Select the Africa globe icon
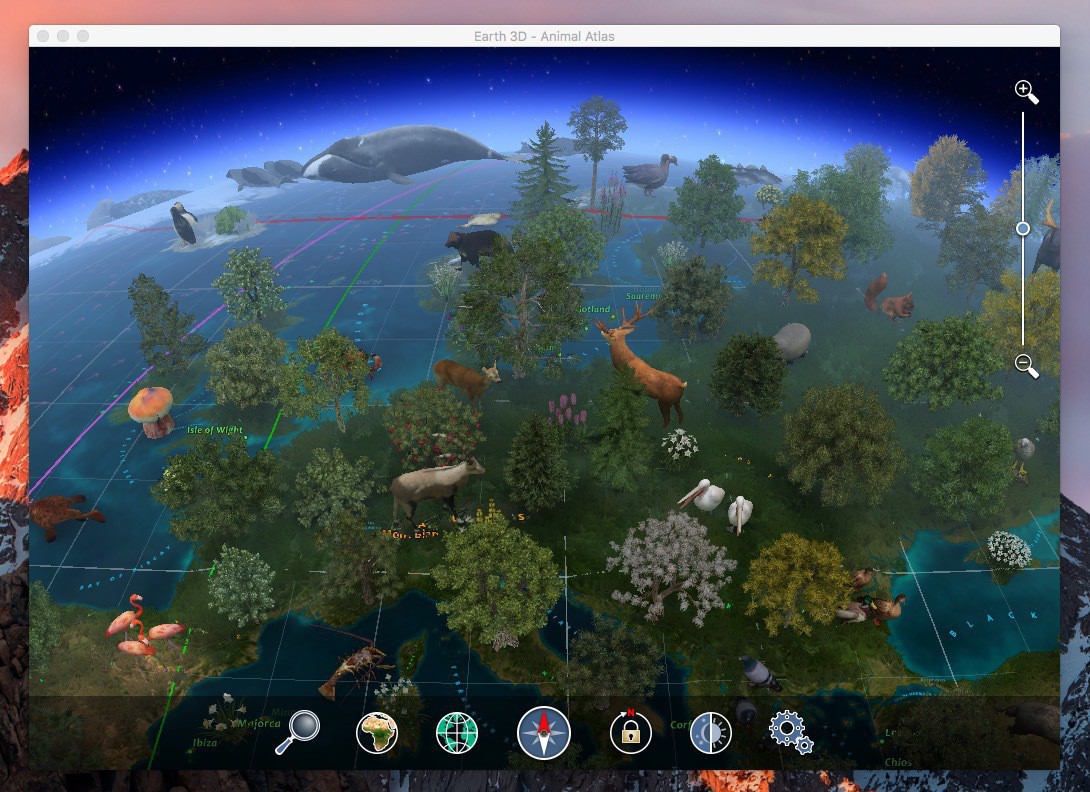This screenshot has height=792, width=1090. tap(377, 733)
